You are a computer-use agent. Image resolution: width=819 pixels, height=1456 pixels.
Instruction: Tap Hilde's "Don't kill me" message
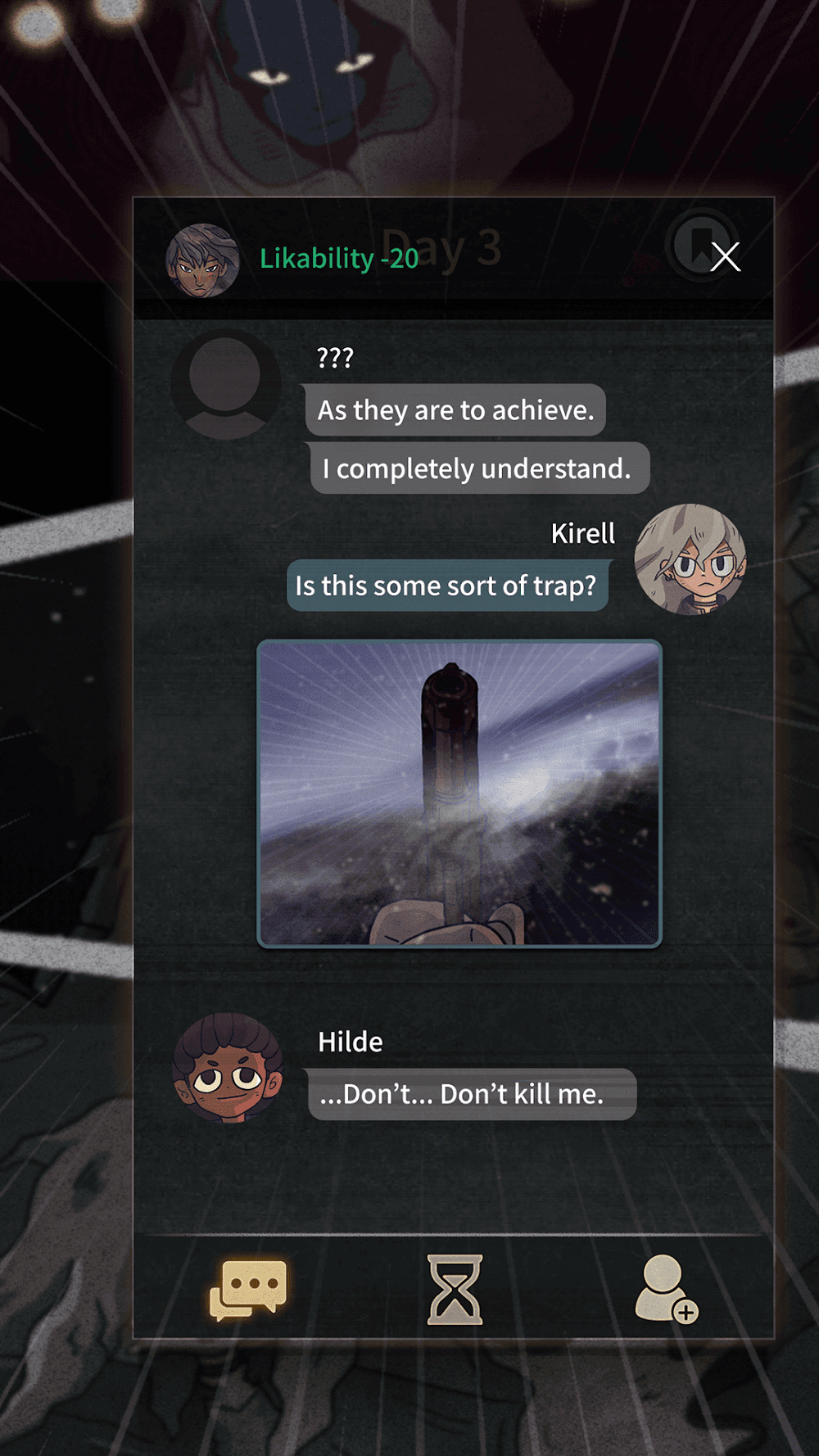(x=471, y=1094)
